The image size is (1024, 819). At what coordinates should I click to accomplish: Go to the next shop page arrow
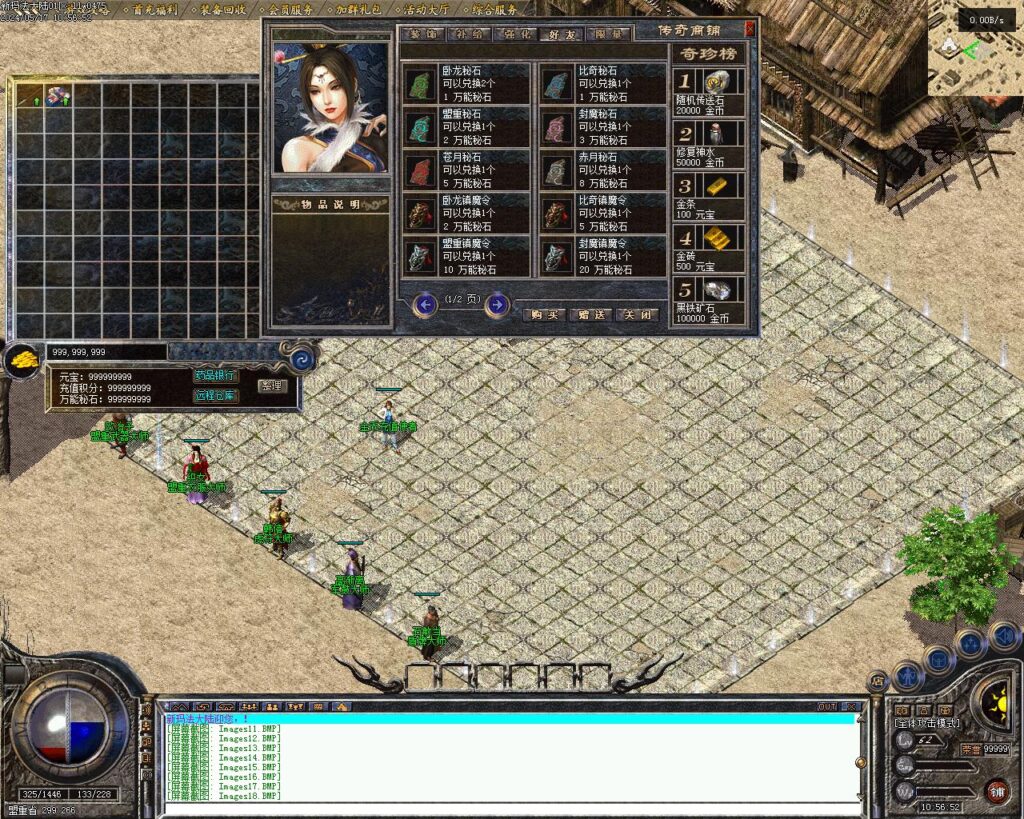coord(497,304)
